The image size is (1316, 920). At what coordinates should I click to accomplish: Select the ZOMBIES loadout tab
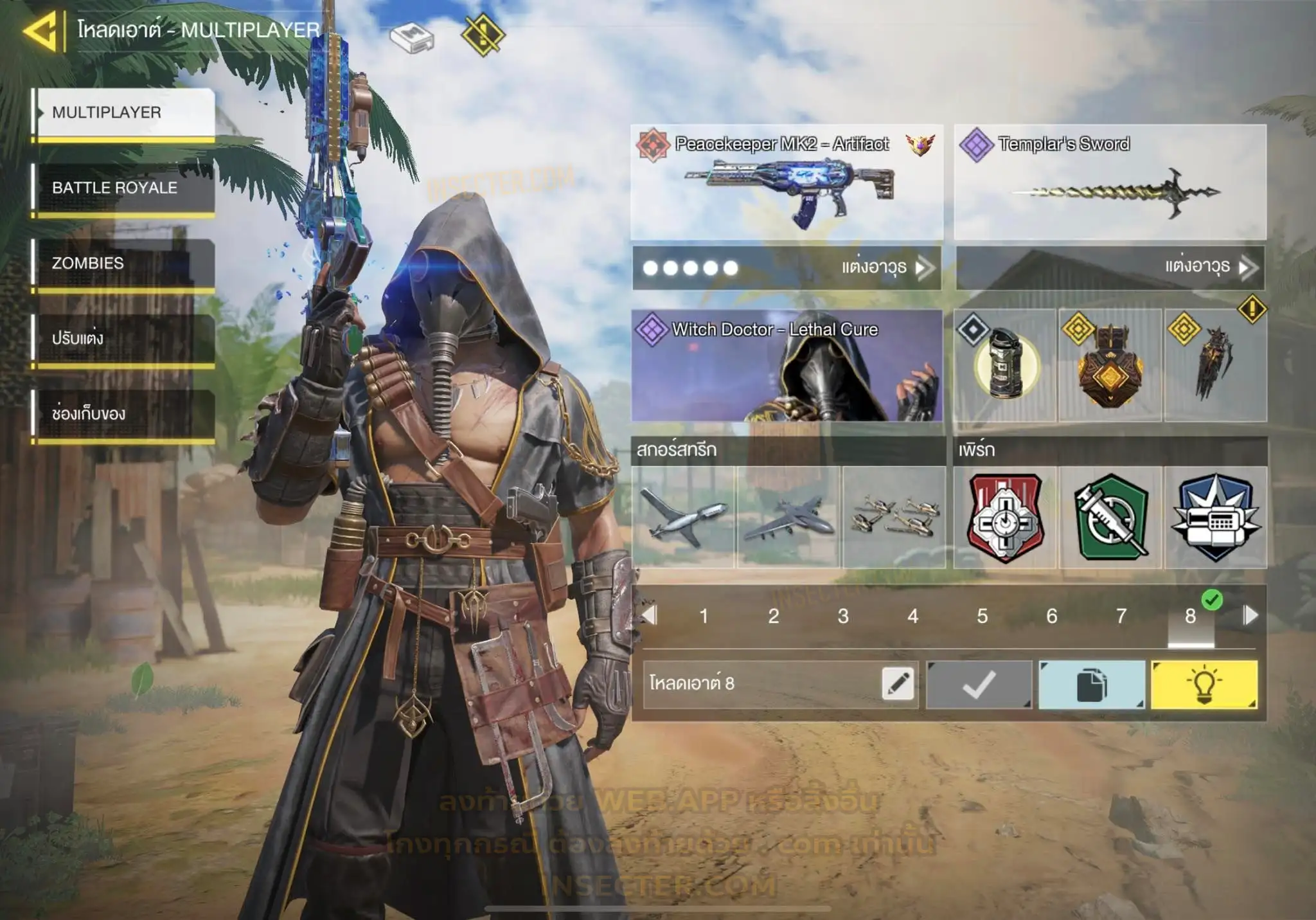[124, 263]
